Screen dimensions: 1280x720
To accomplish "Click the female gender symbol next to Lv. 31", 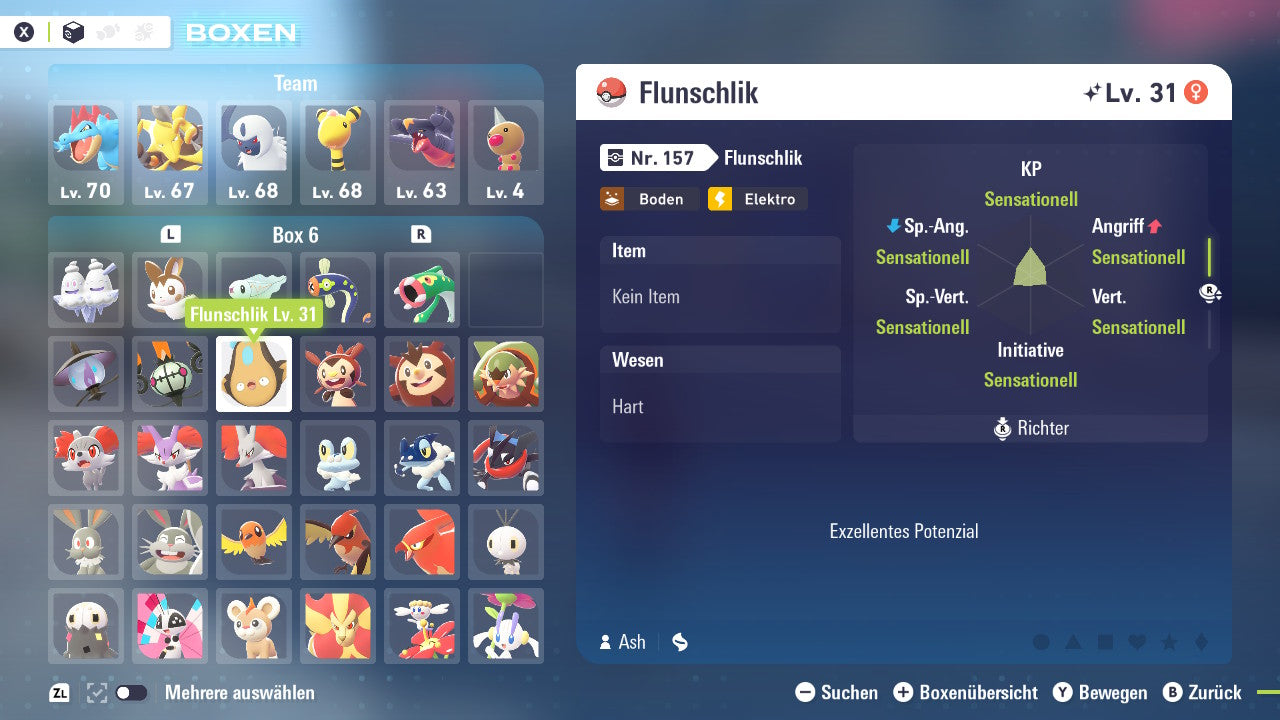I will pyautogui.click(x=1193, y=91).
